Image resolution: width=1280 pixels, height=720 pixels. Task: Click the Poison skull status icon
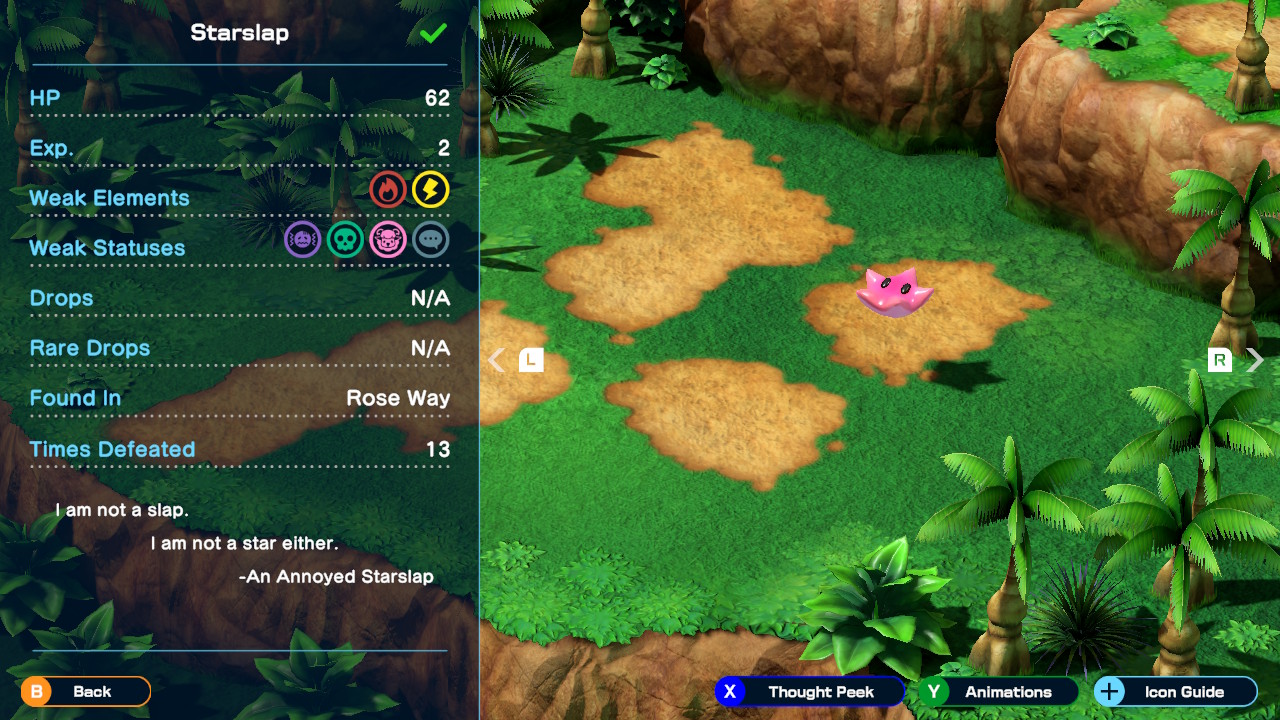(345, 239)
